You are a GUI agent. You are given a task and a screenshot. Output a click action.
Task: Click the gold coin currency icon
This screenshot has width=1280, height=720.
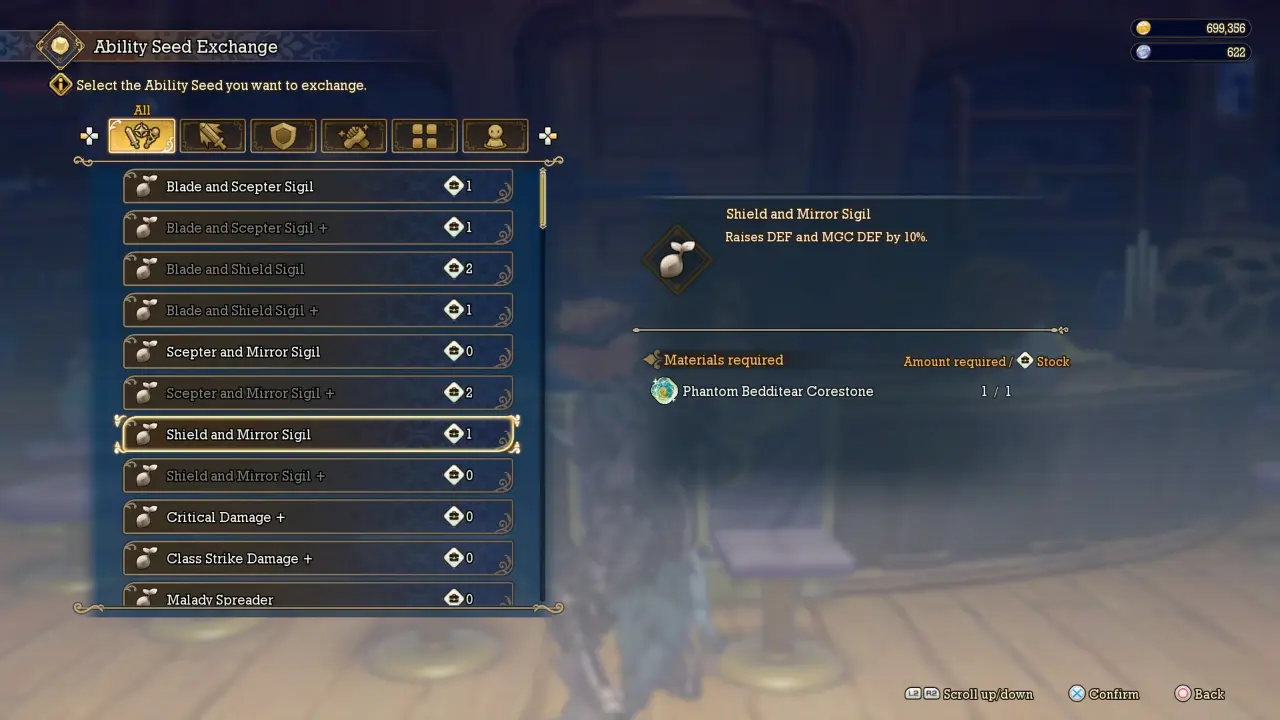click(x=1143, y=27)
